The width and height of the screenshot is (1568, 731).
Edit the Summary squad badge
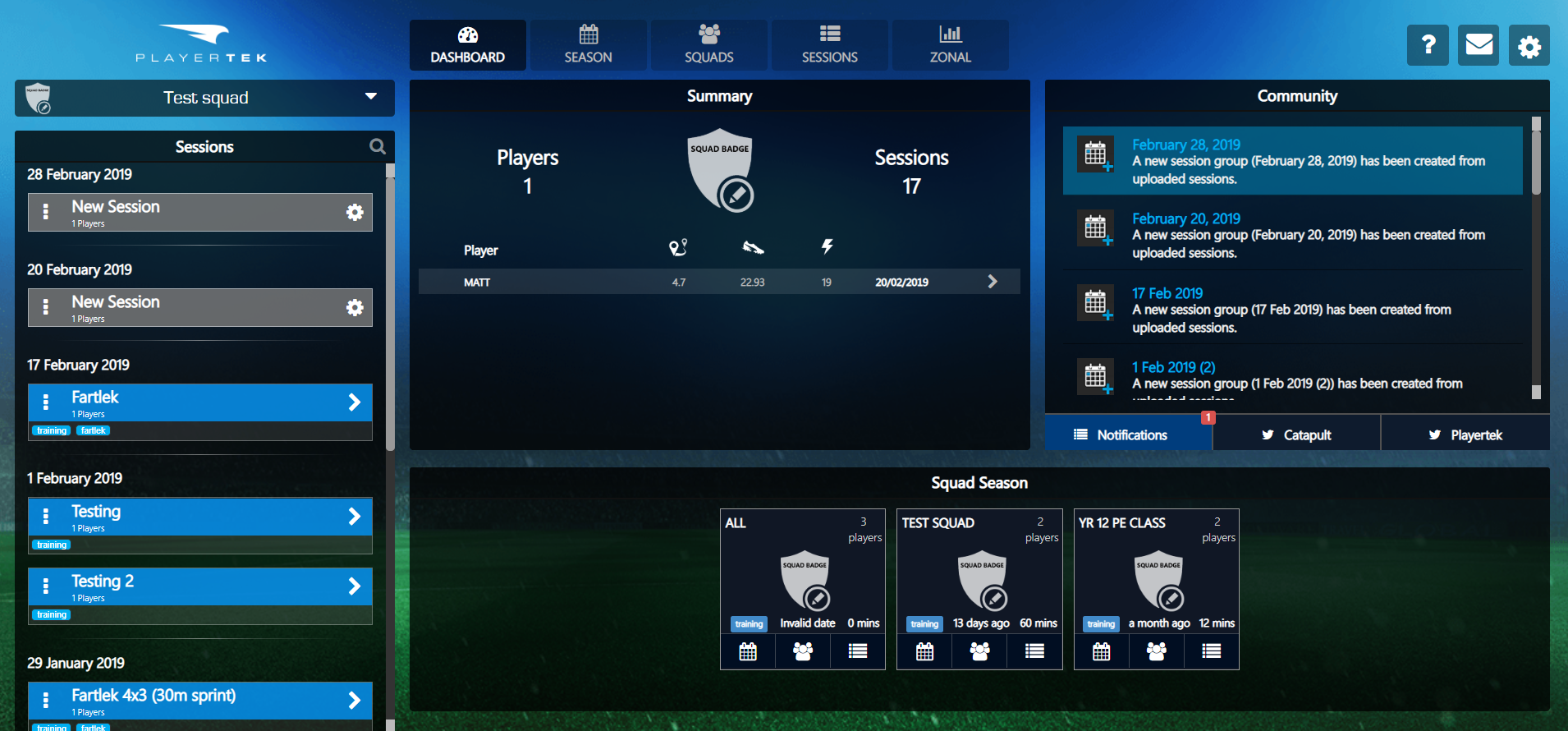[736, 195]
